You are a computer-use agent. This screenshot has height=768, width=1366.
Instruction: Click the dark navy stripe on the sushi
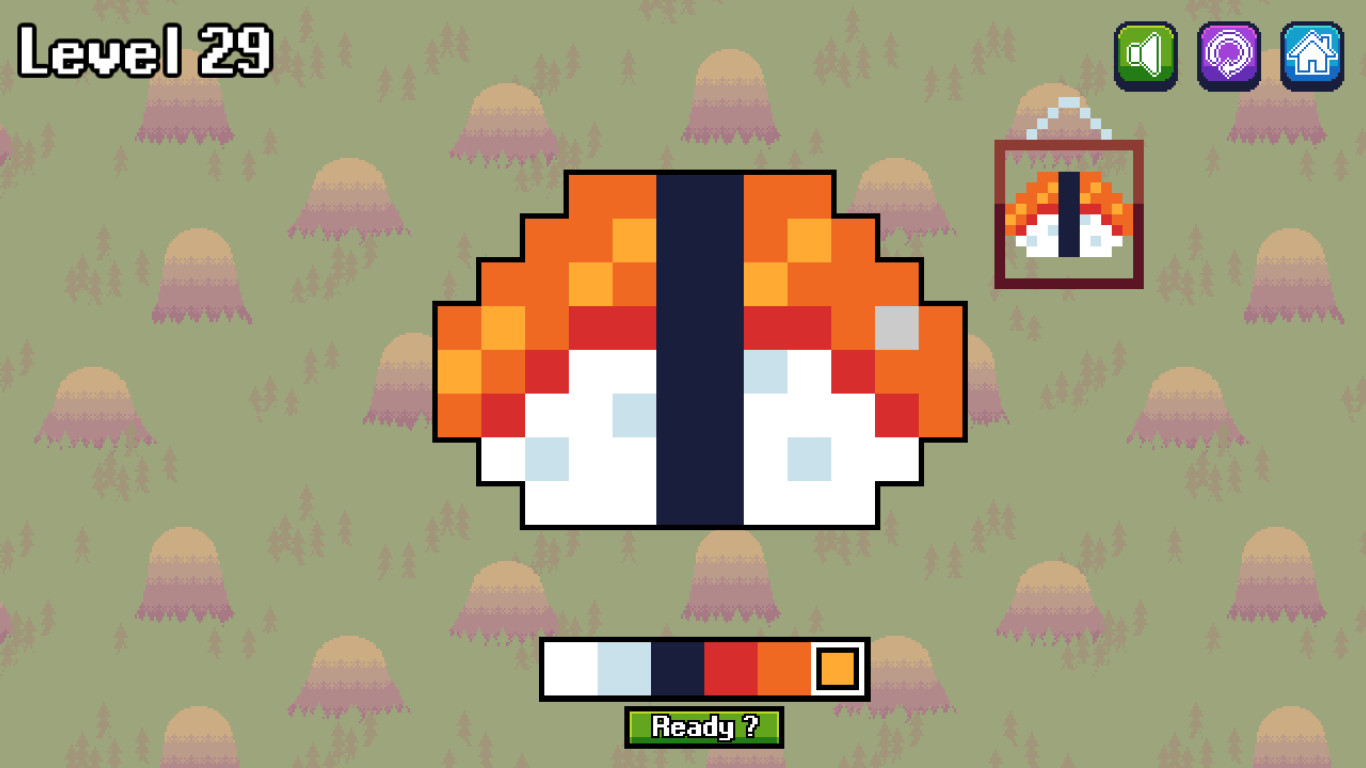[700, 350]
